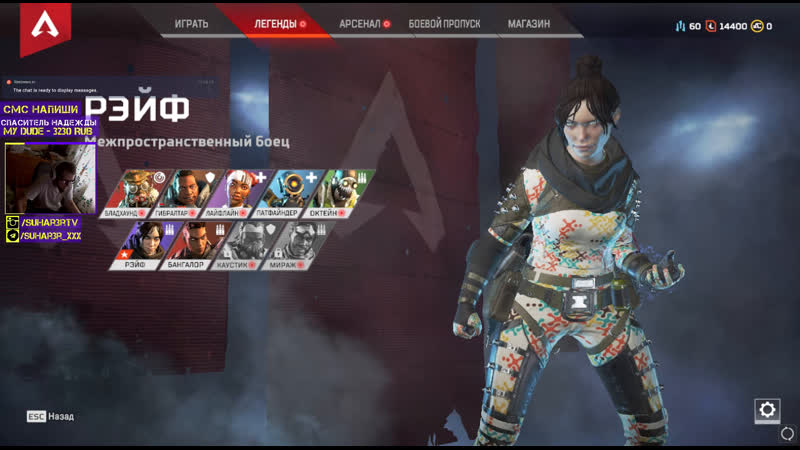Click the stream chat overlay message
This screenshot has width=800, height=450.
point(55,88)
